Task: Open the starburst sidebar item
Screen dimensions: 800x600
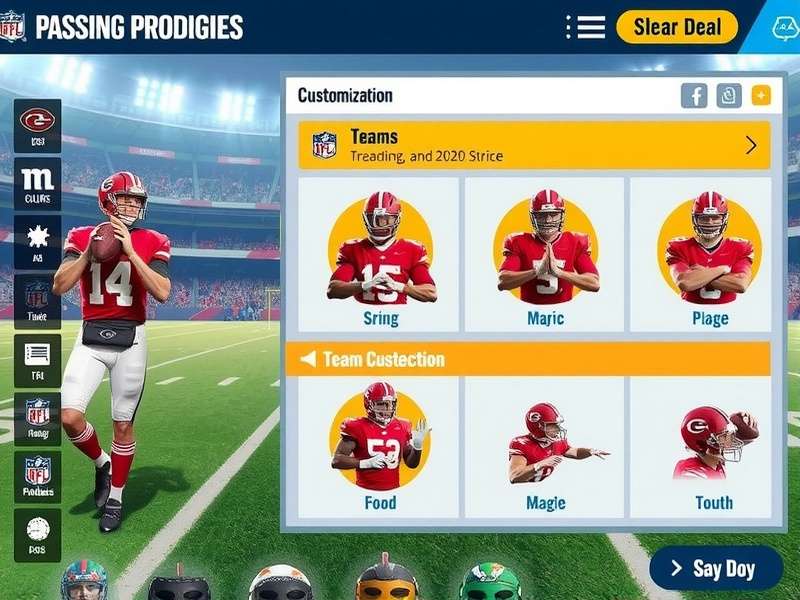Action: click(x=37, y=242)
